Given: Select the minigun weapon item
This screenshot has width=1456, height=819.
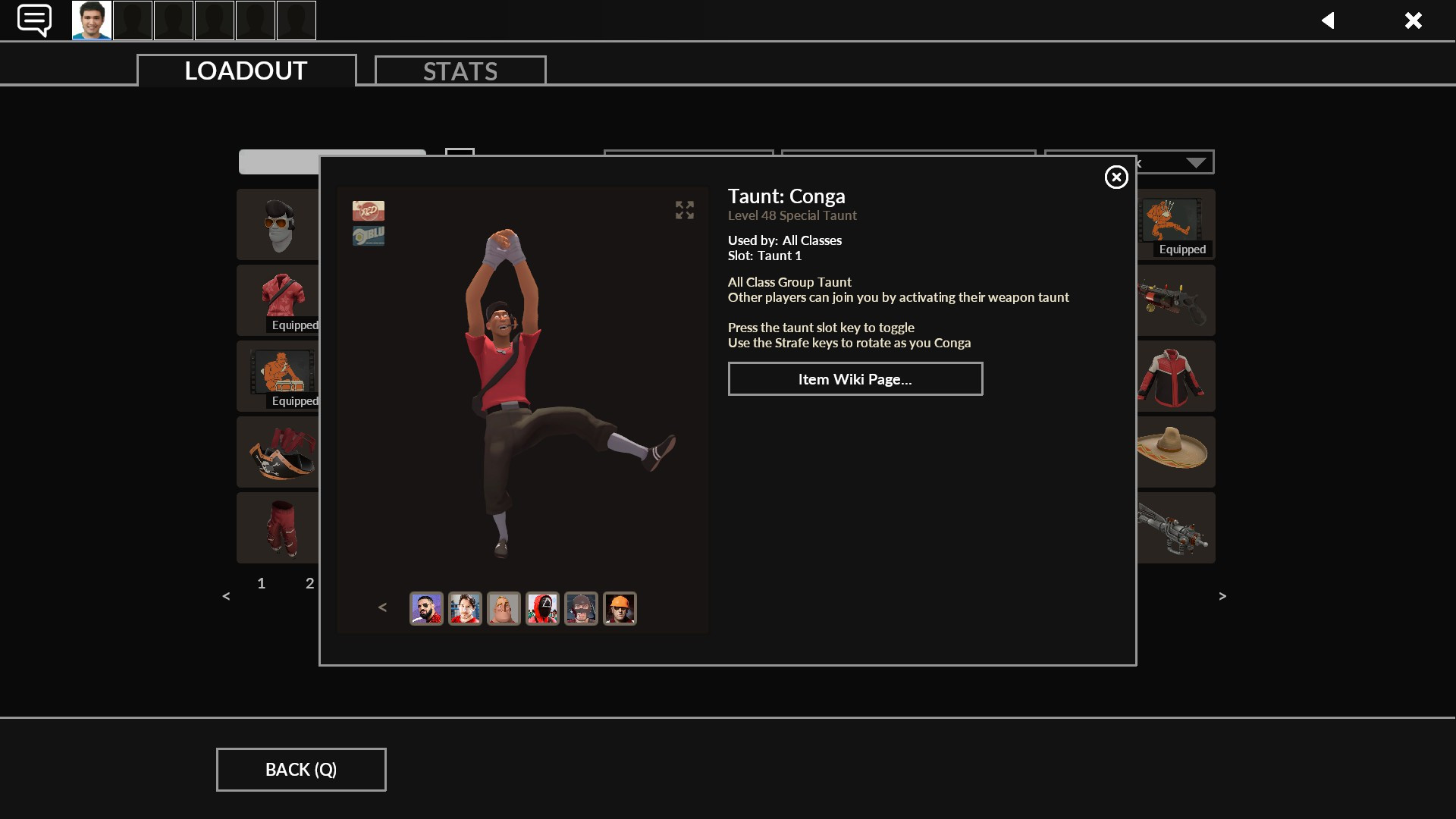Looking at the screenshot, I should click(x=1175, y=528).
